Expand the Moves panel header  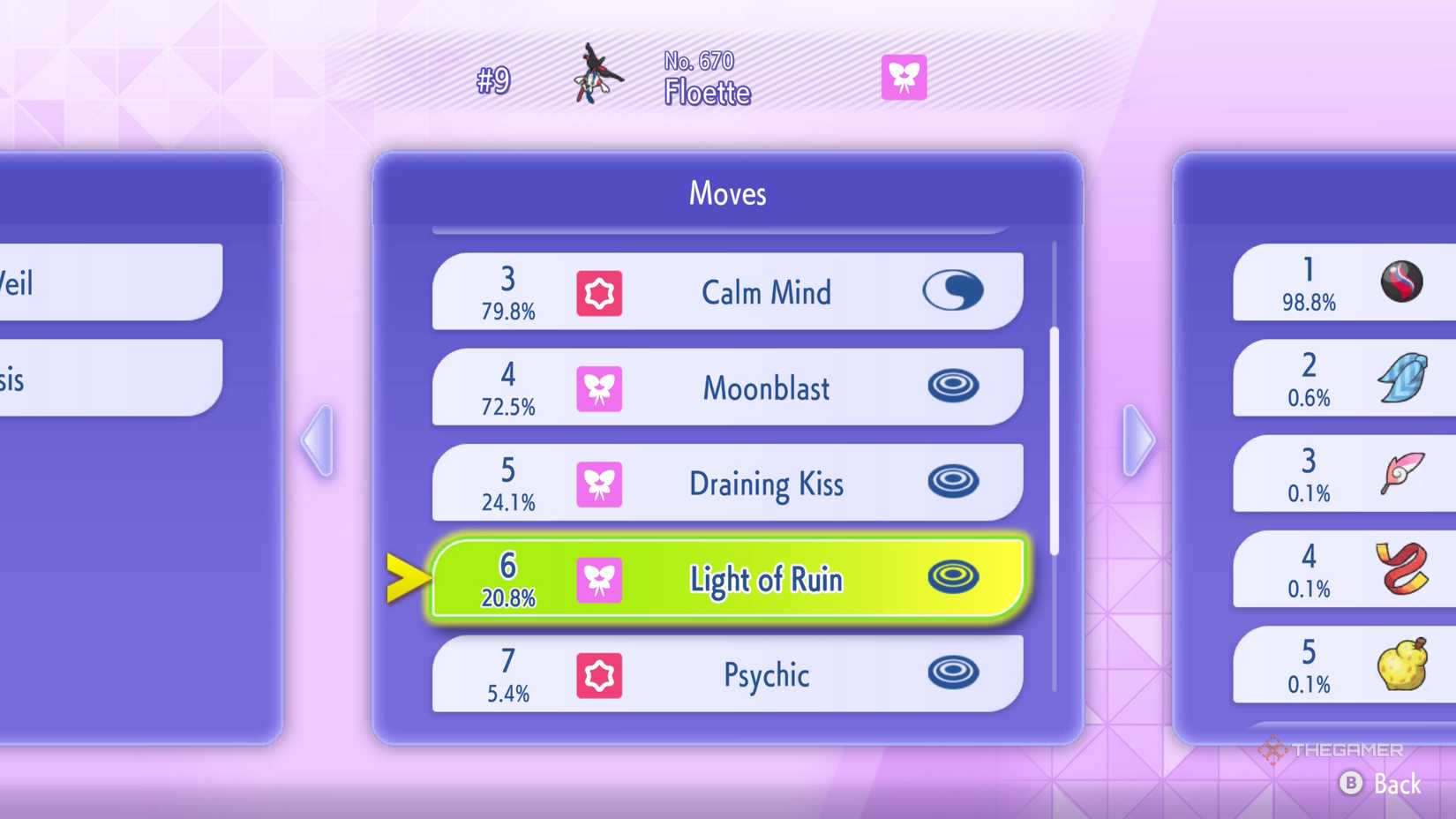pyautogui.click(x=727, y=194)
